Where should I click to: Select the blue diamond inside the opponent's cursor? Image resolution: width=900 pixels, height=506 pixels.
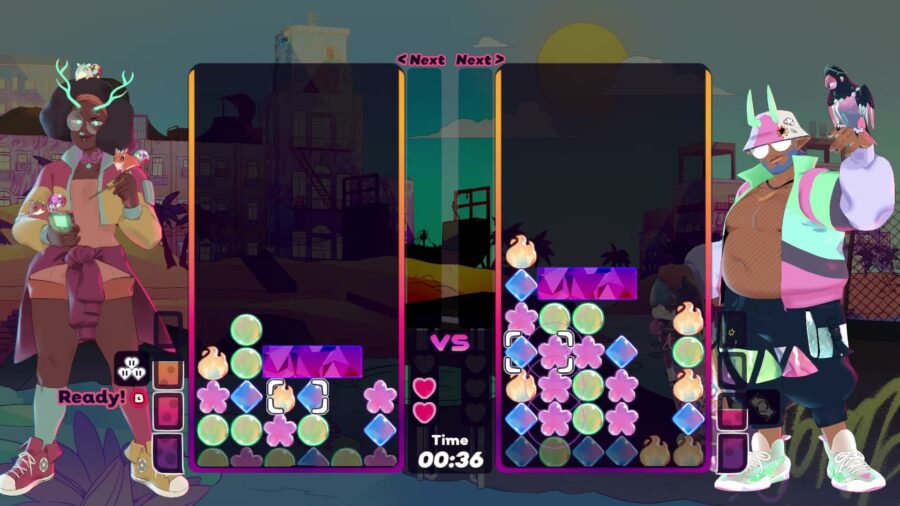point(521,351)
